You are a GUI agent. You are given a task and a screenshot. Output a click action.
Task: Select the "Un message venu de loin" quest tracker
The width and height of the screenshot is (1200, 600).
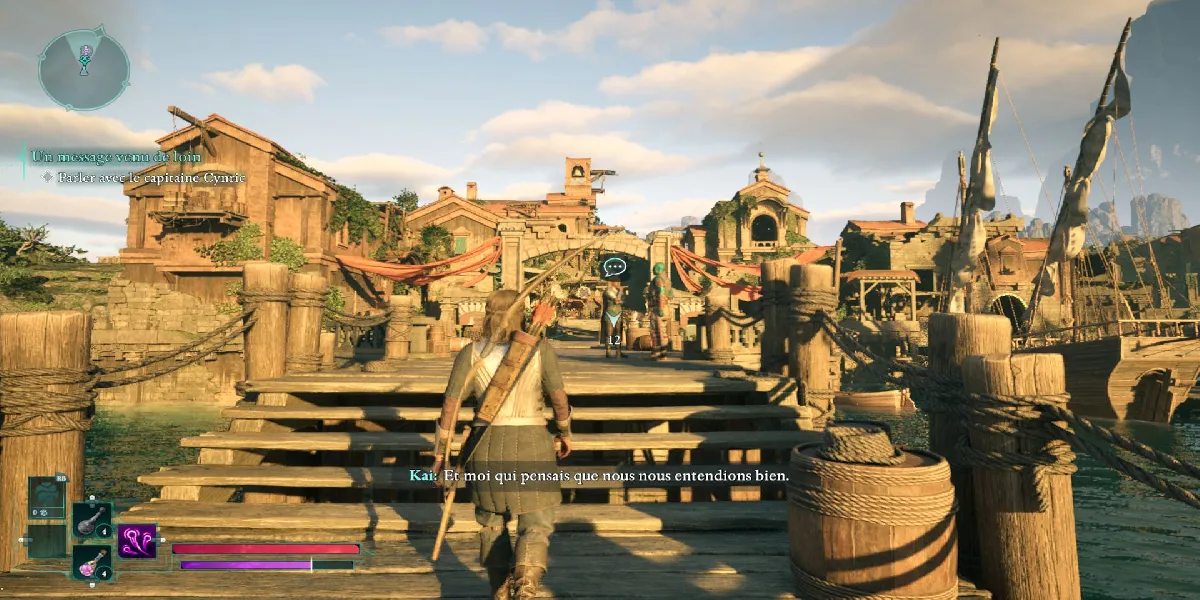pos(116,157)
